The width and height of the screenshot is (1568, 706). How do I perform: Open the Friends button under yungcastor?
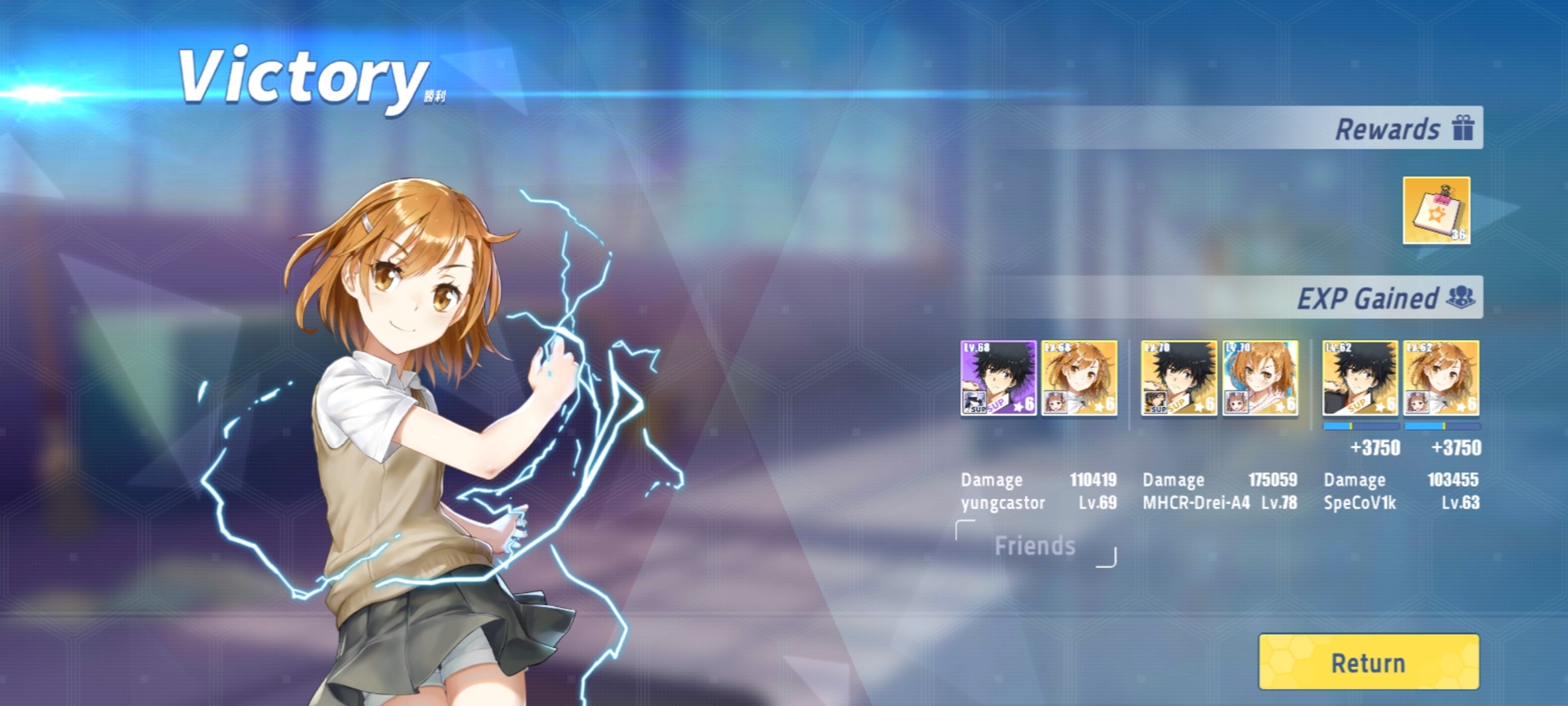pyautogui.click(x=1035, y=545)
